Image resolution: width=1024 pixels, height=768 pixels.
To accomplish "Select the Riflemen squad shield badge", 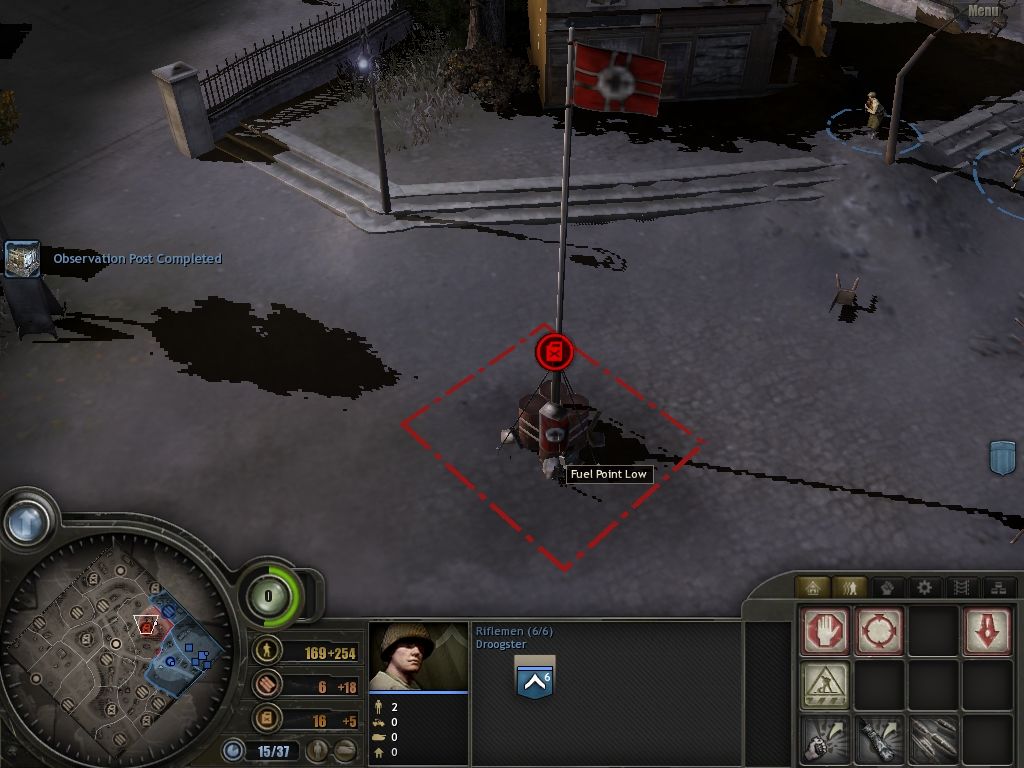I will 534,681.
